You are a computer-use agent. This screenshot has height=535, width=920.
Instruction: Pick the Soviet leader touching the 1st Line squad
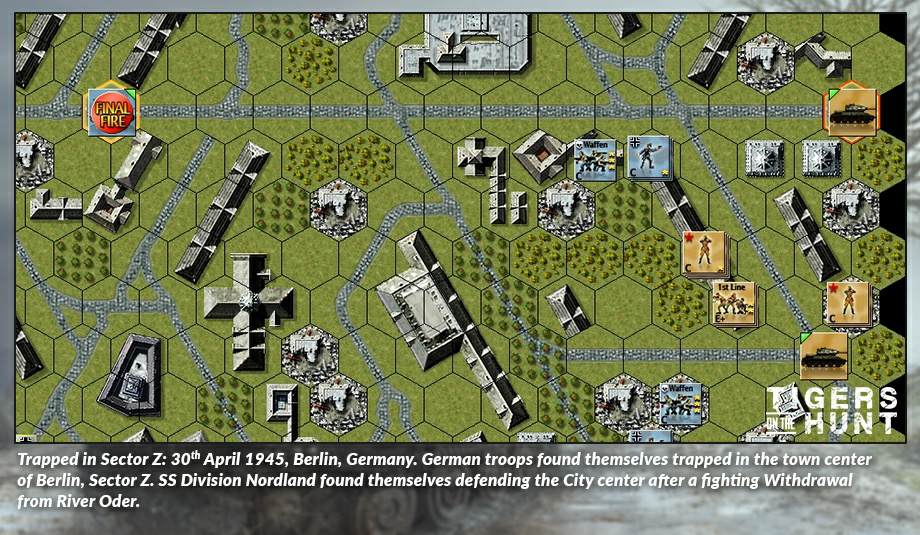[x=704, y=254]
